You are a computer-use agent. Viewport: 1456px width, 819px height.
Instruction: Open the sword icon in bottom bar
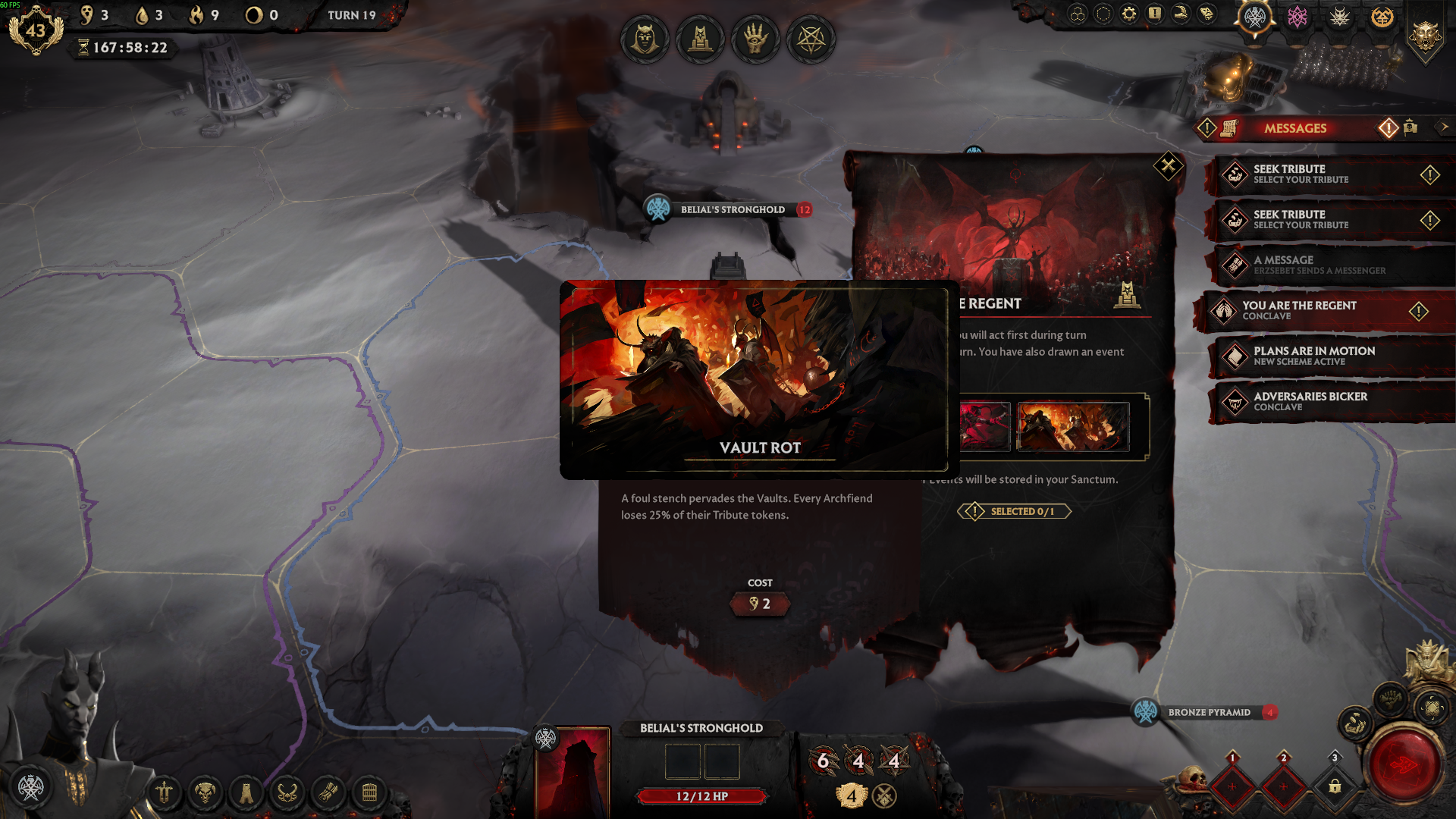tap(164, 793)
